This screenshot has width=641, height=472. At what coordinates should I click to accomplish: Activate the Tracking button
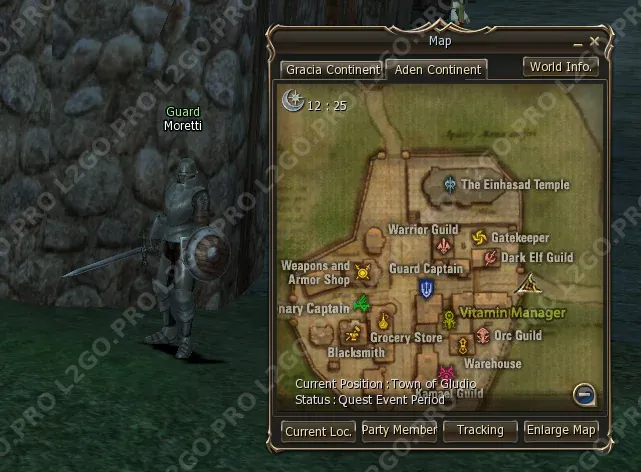pos(479,430)
